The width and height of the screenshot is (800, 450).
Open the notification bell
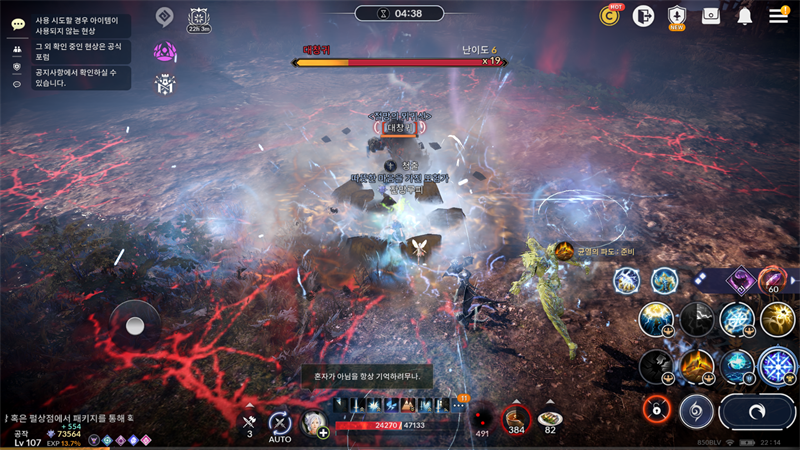pos(745,15)
